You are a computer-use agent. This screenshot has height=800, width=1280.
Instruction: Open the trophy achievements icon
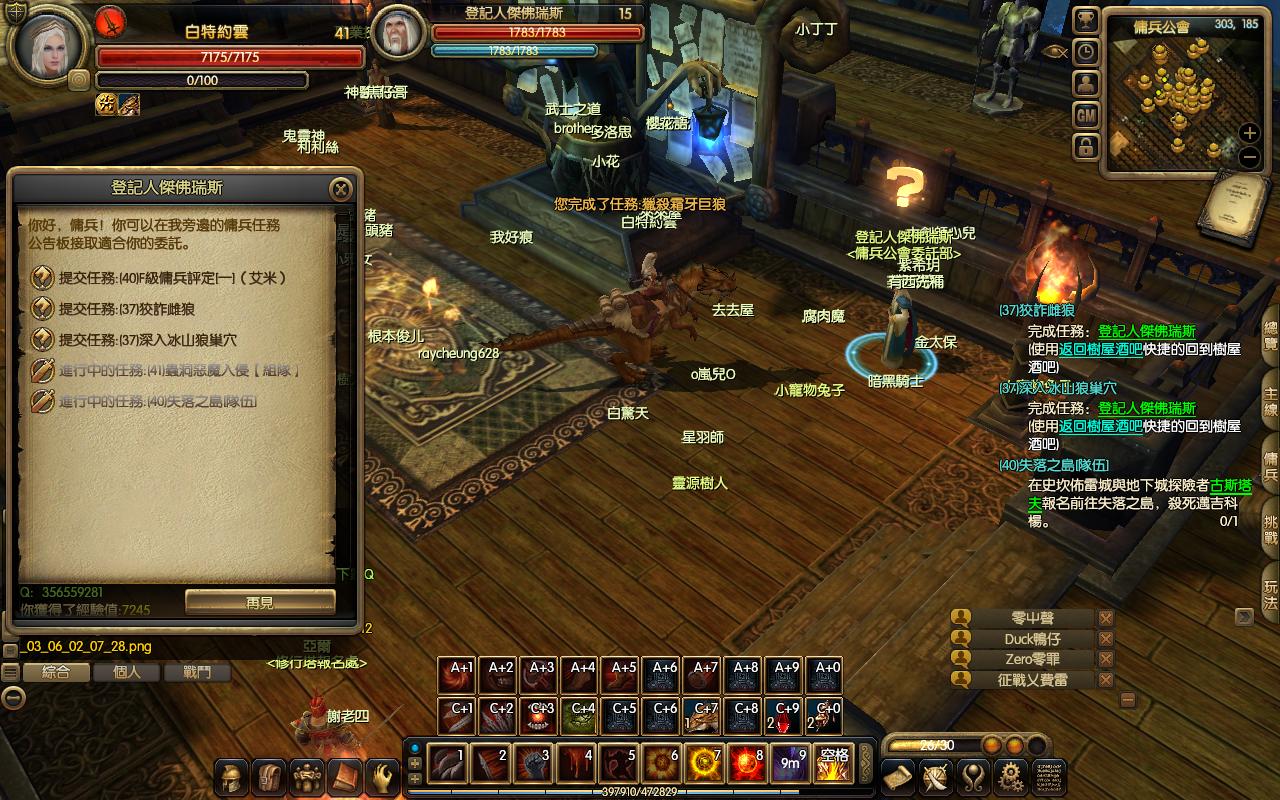click(1086, 20)
